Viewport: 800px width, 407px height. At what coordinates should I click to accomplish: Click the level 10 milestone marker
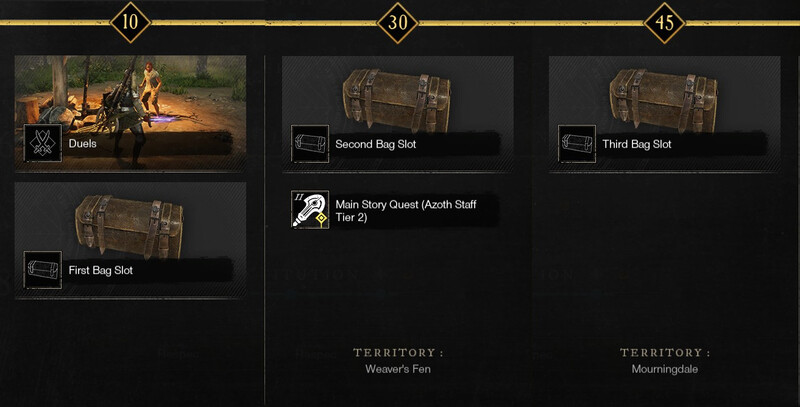tap(132, 20)
